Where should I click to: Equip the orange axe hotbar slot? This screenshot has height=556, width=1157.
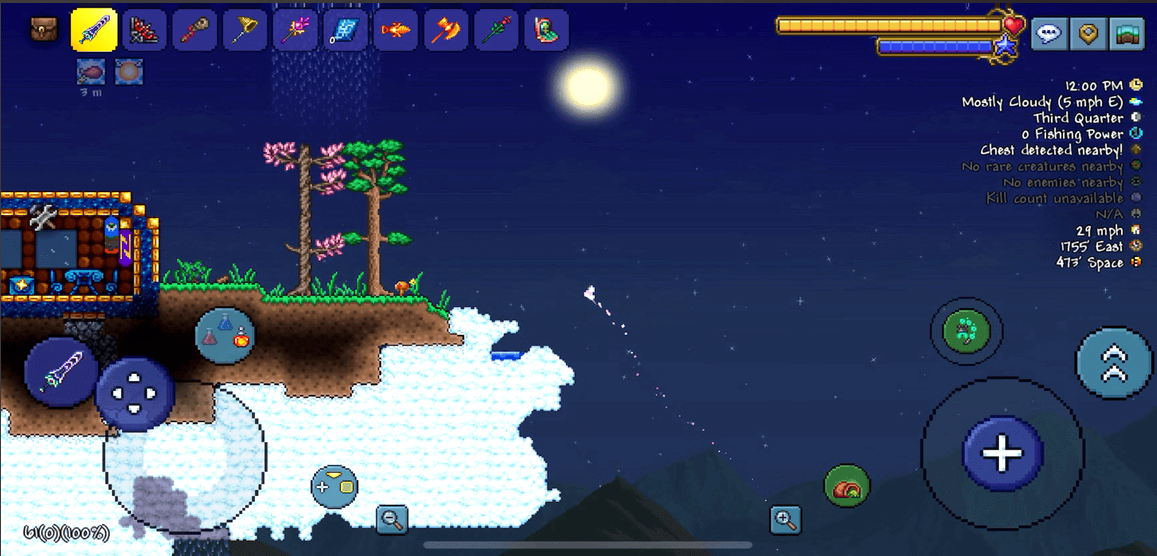pos(445,30)
